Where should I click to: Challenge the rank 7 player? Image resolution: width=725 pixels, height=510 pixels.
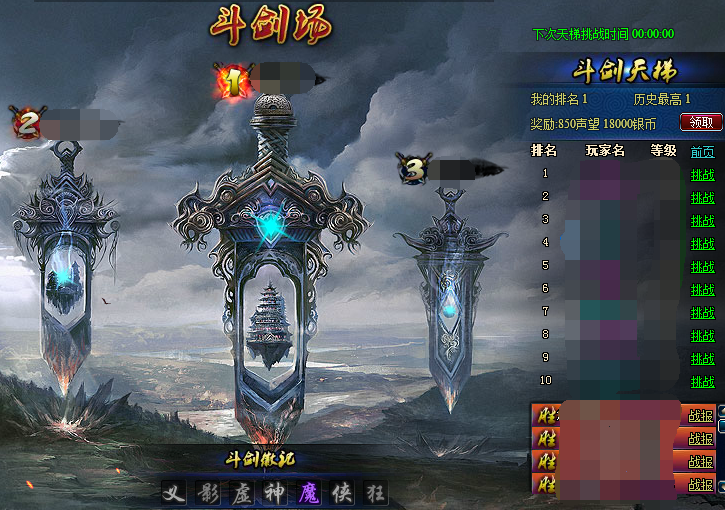point(703,313)
